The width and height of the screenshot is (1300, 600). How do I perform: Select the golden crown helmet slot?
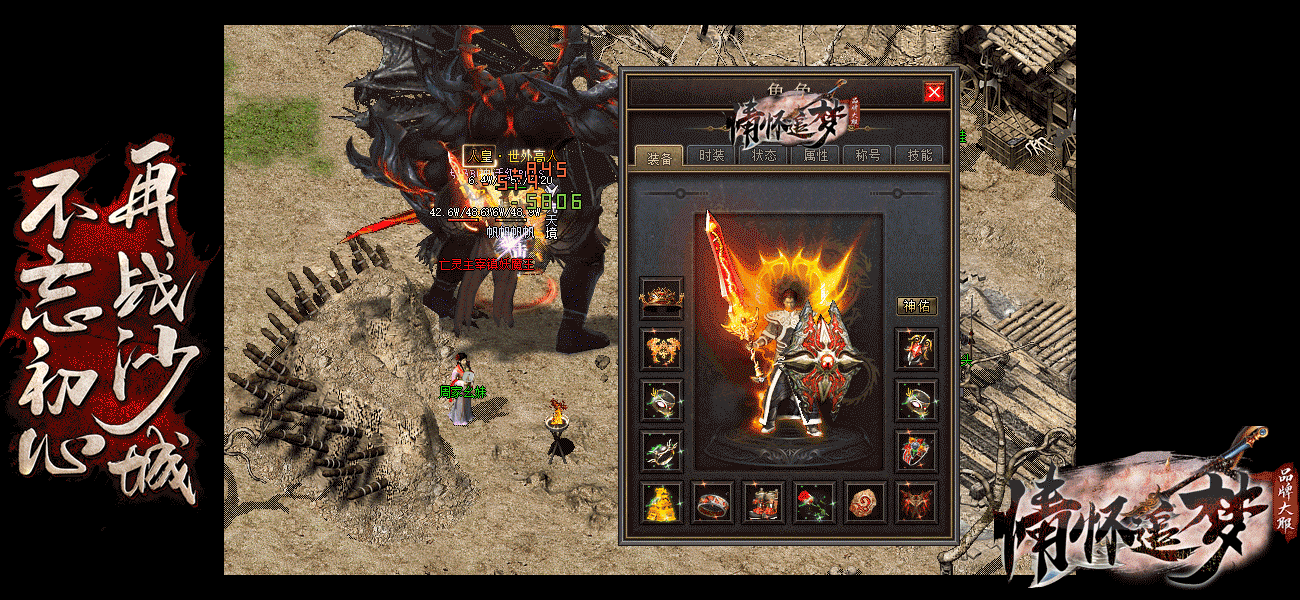[x=661, y=297]
